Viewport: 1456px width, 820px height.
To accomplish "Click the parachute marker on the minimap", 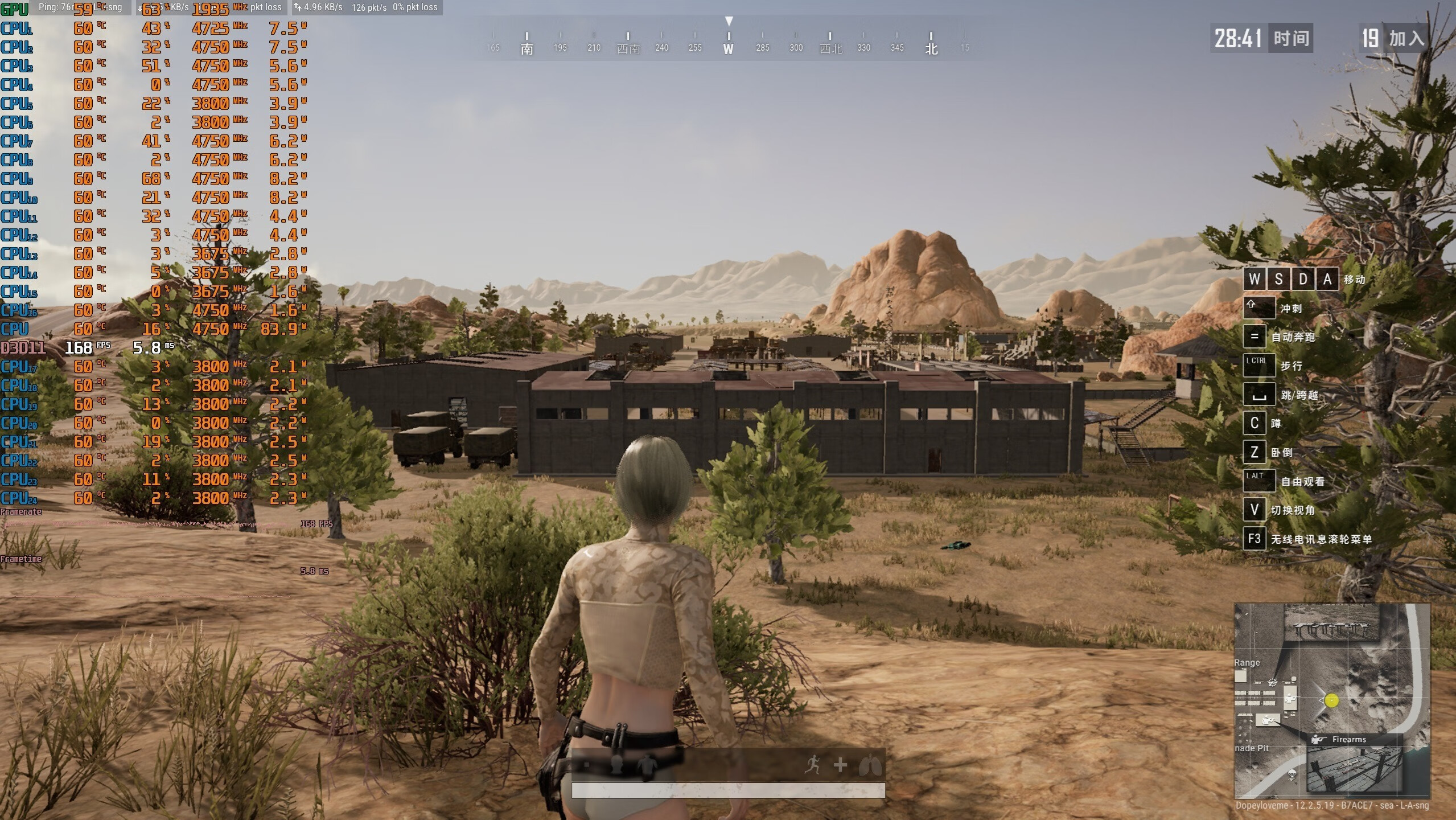I will (1292, 774).
